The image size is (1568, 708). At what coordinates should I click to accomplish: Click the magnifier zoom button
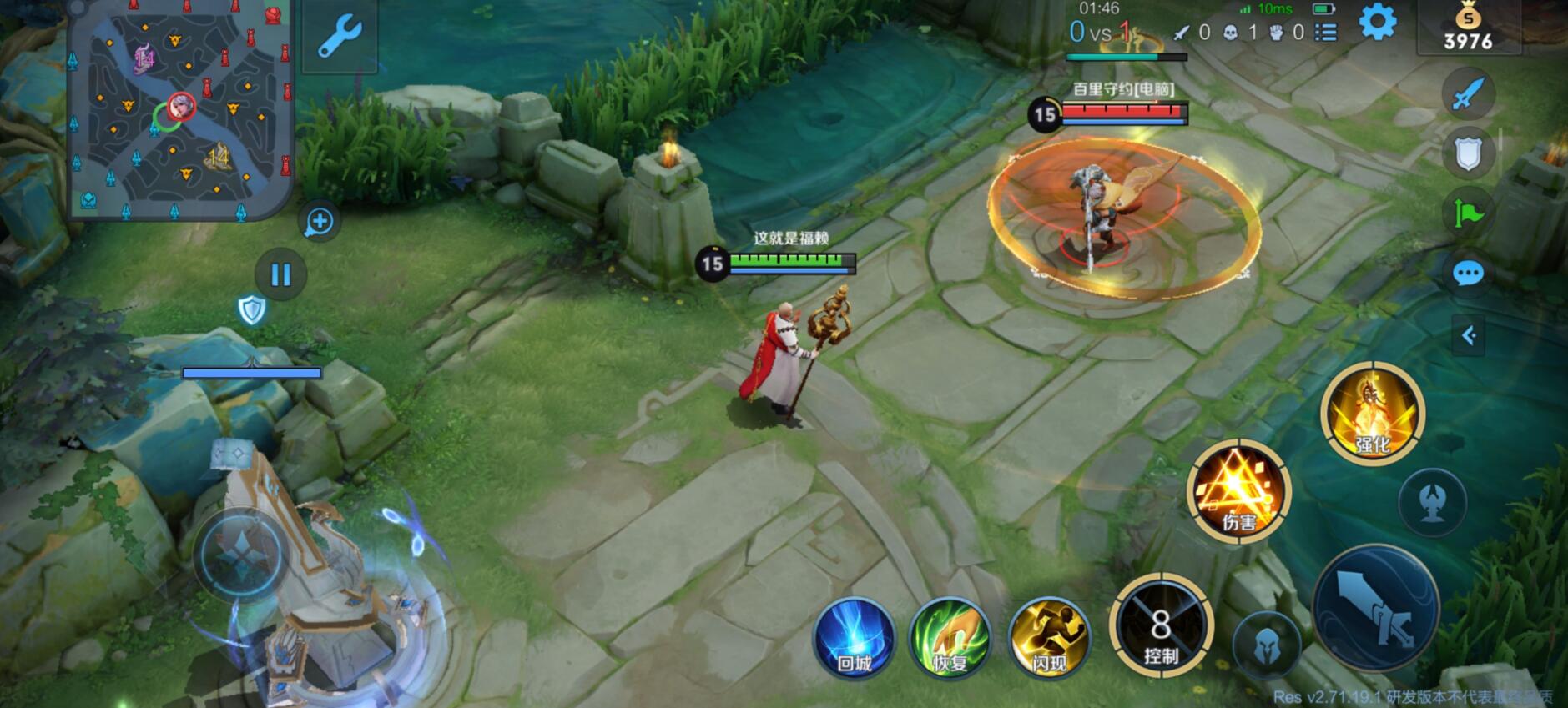click(x=320, y=222)
